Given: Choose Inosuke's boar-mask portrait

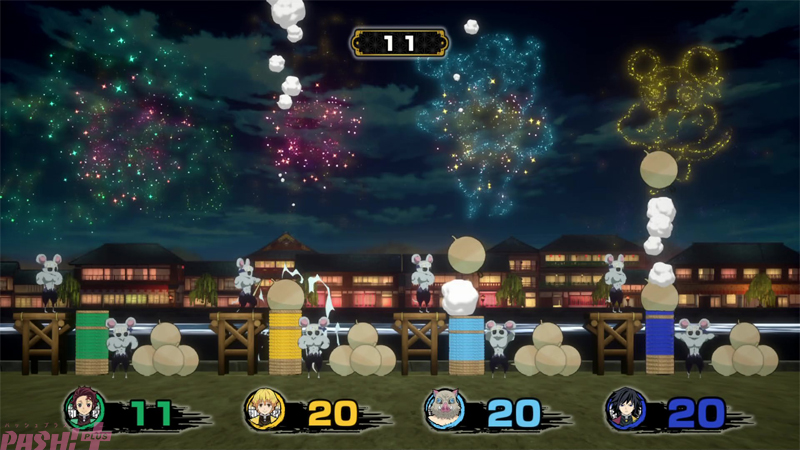Looking at the screenshot, I should point(445,409).
